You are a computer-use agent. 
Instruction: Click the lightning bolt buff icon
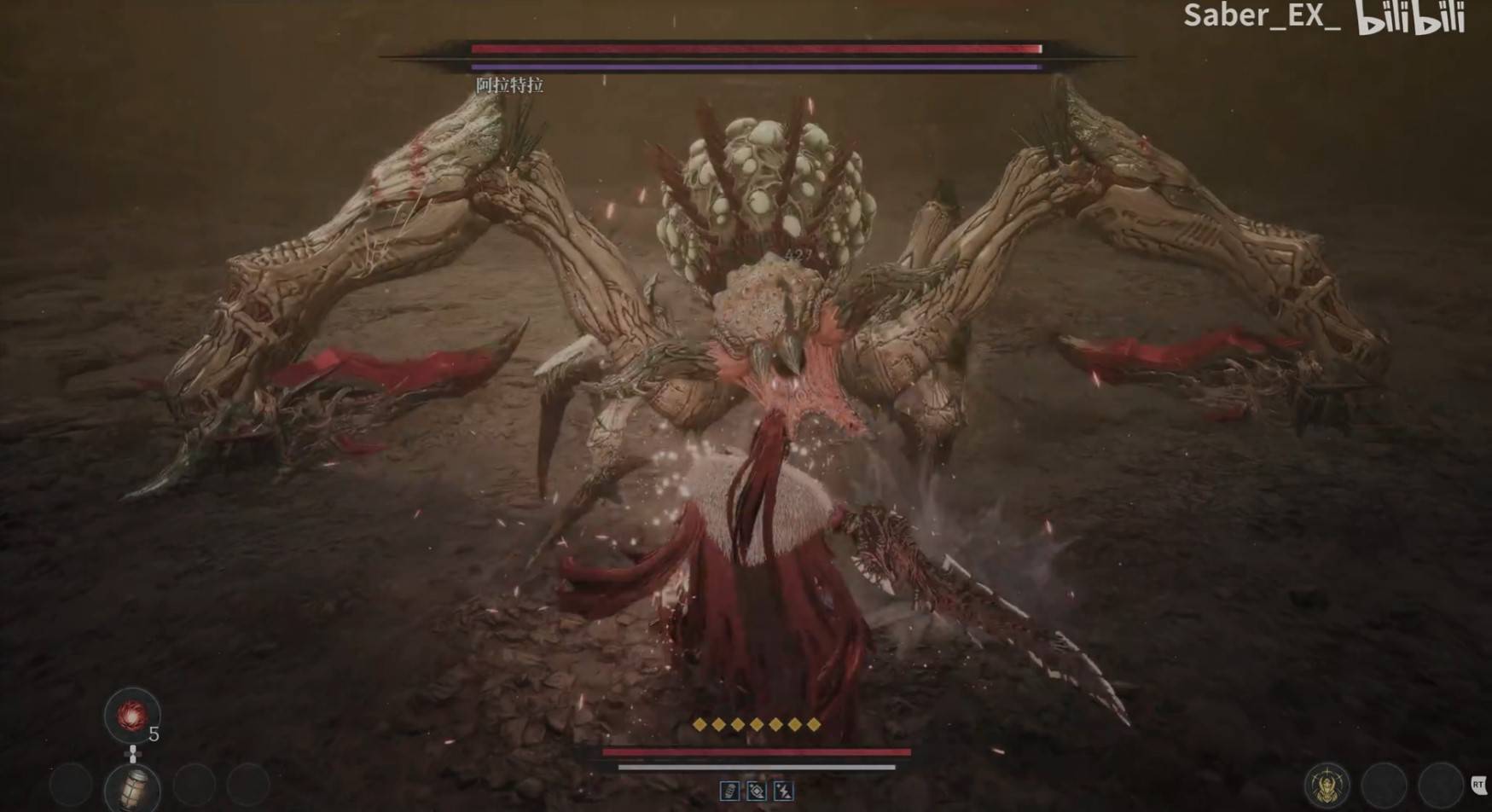tap(783, 792)
